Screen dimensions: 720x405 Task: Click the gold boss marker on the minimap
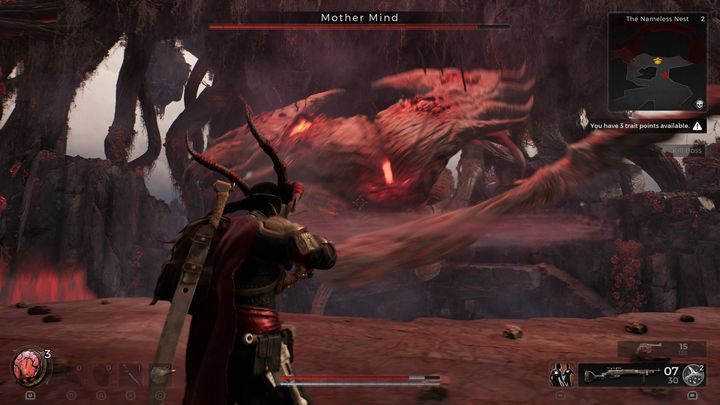pyautogui.click(x=657, y=60)
